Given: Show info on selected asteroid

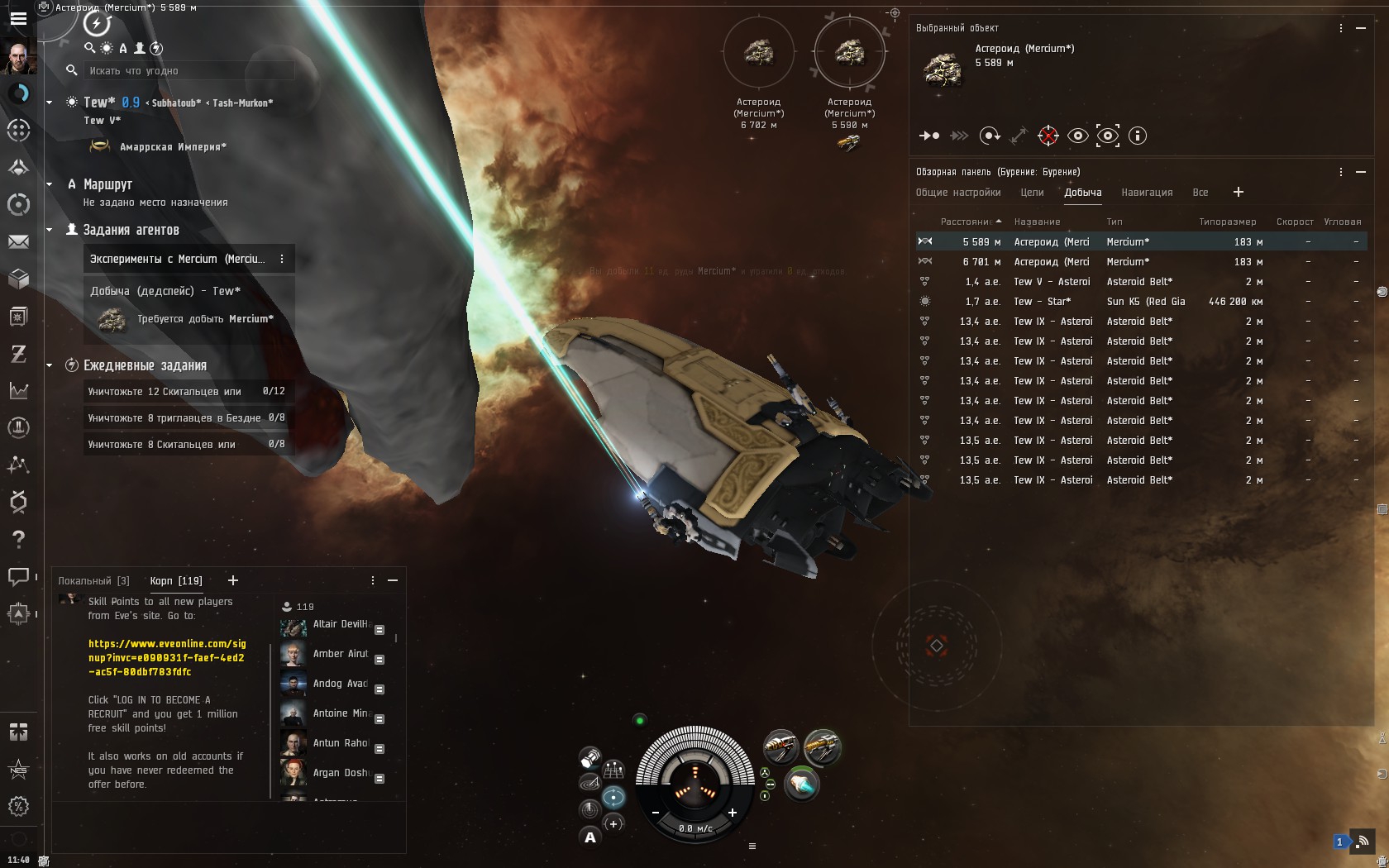Looking at the screenshot, I should 1138,136.
